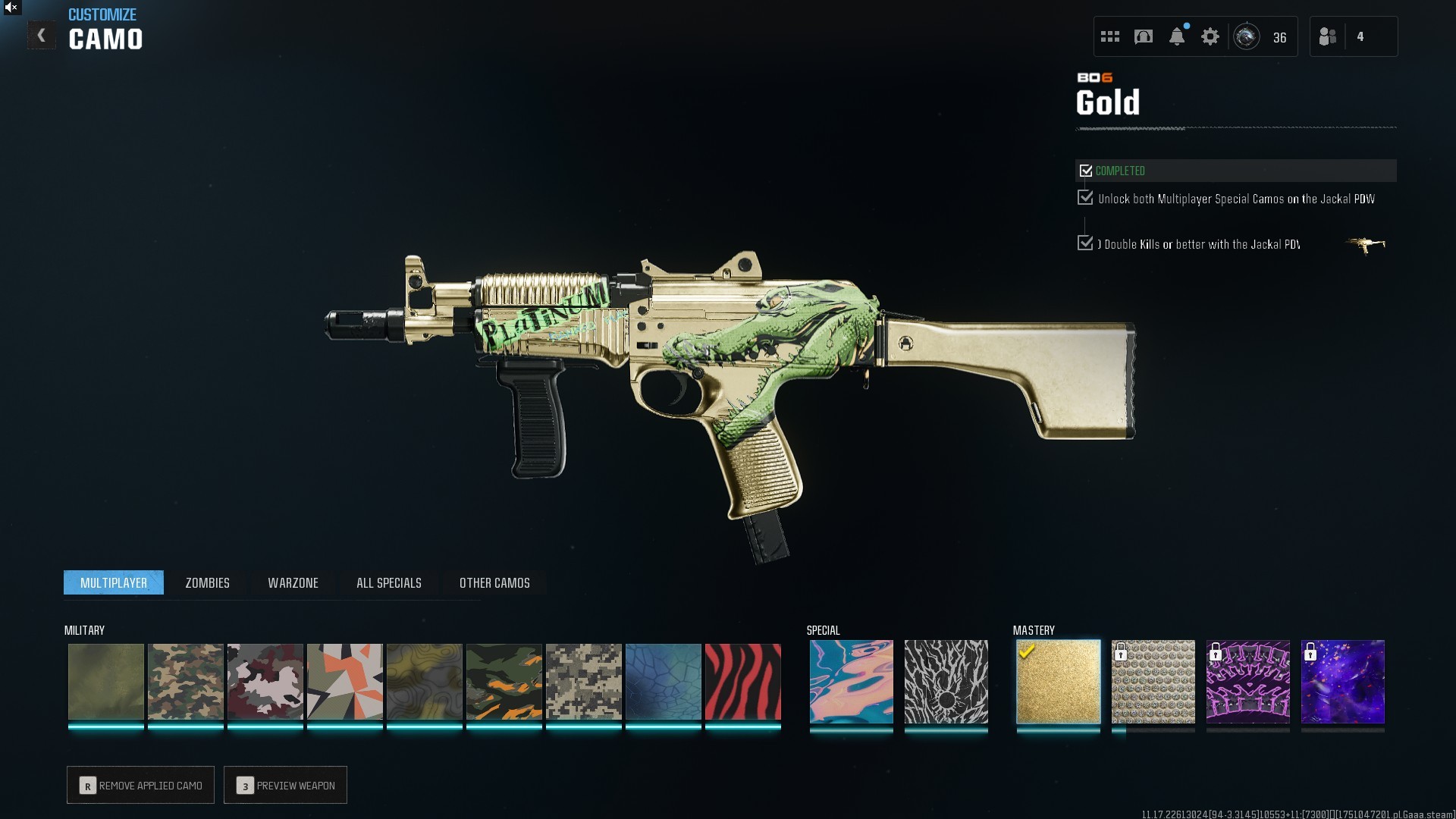Pick the grey digital pixel camo

pyautogui.click(x=583, y=681)
